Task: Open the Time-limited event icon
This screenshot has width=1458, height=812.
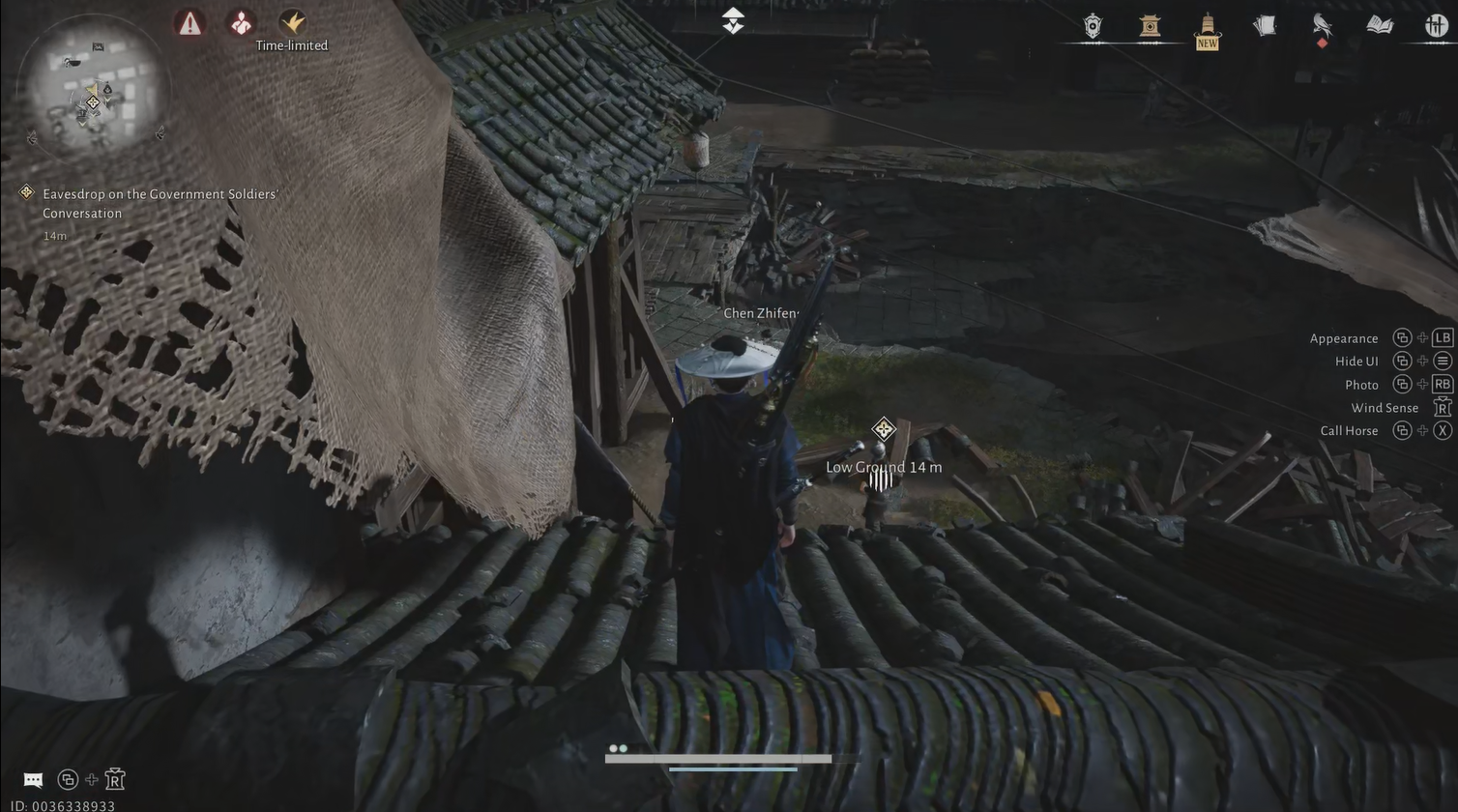Action: pos(292,22)
